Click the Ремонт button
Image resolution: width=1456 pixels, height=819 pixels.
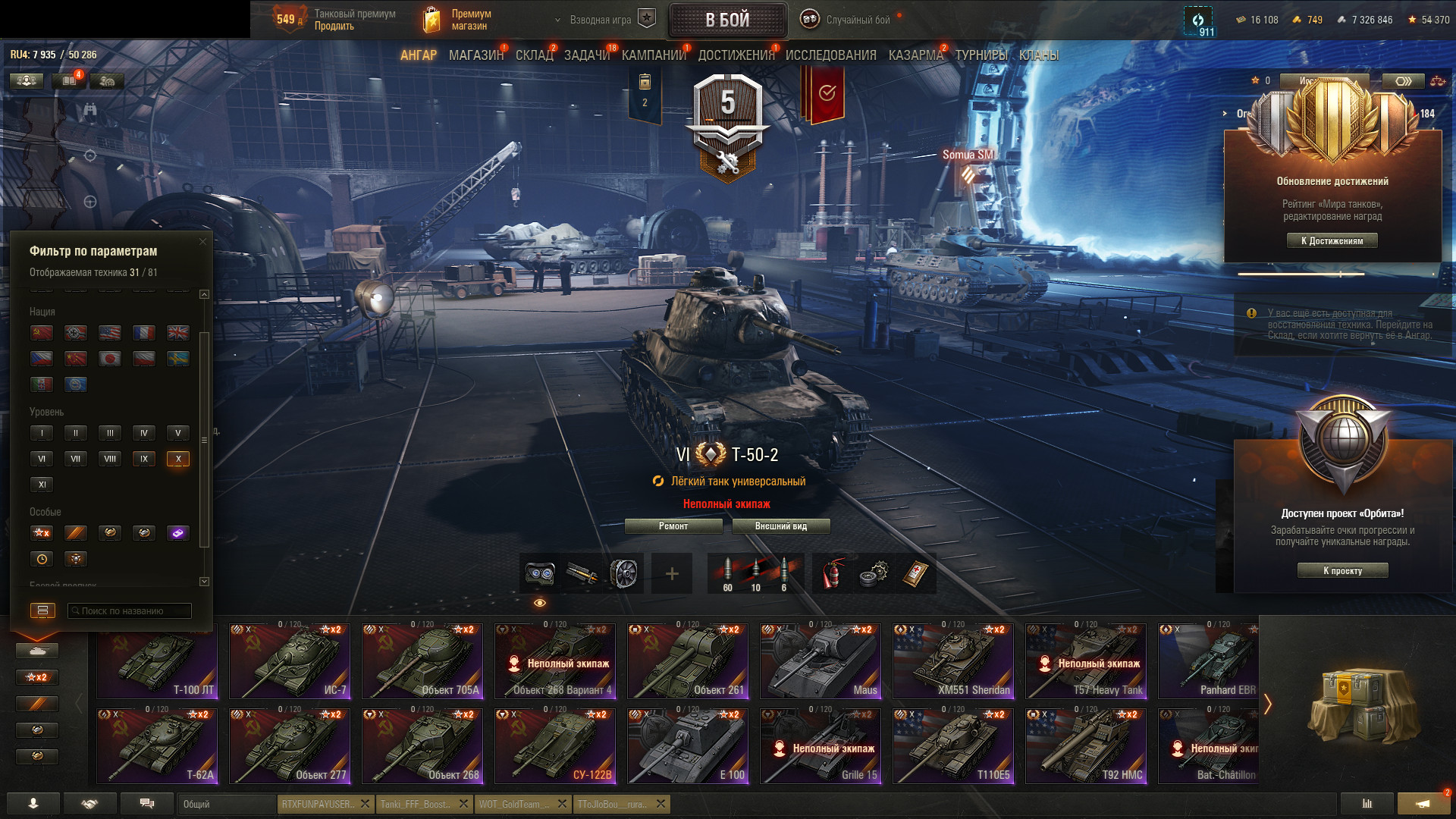(673, 526)
